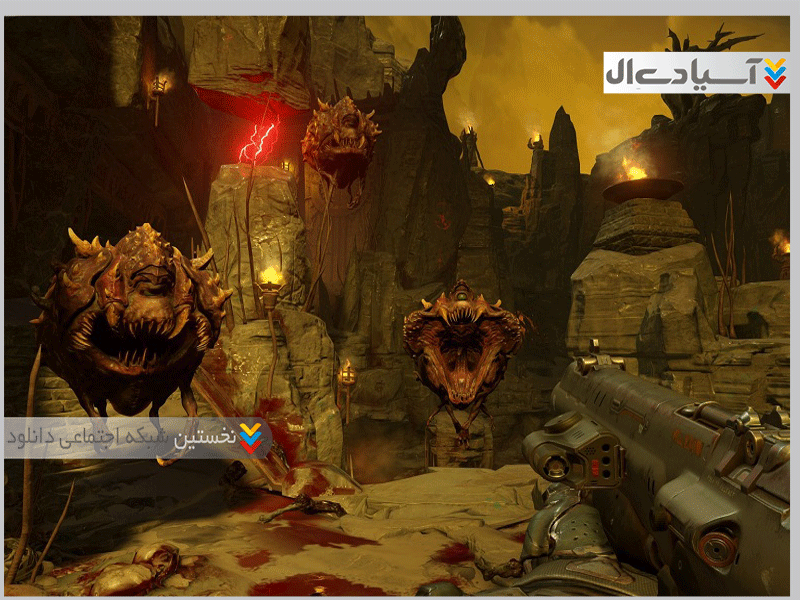Click the Asia DL logo banner
This screenshot has width=800, height=600.
pos(695,73)
